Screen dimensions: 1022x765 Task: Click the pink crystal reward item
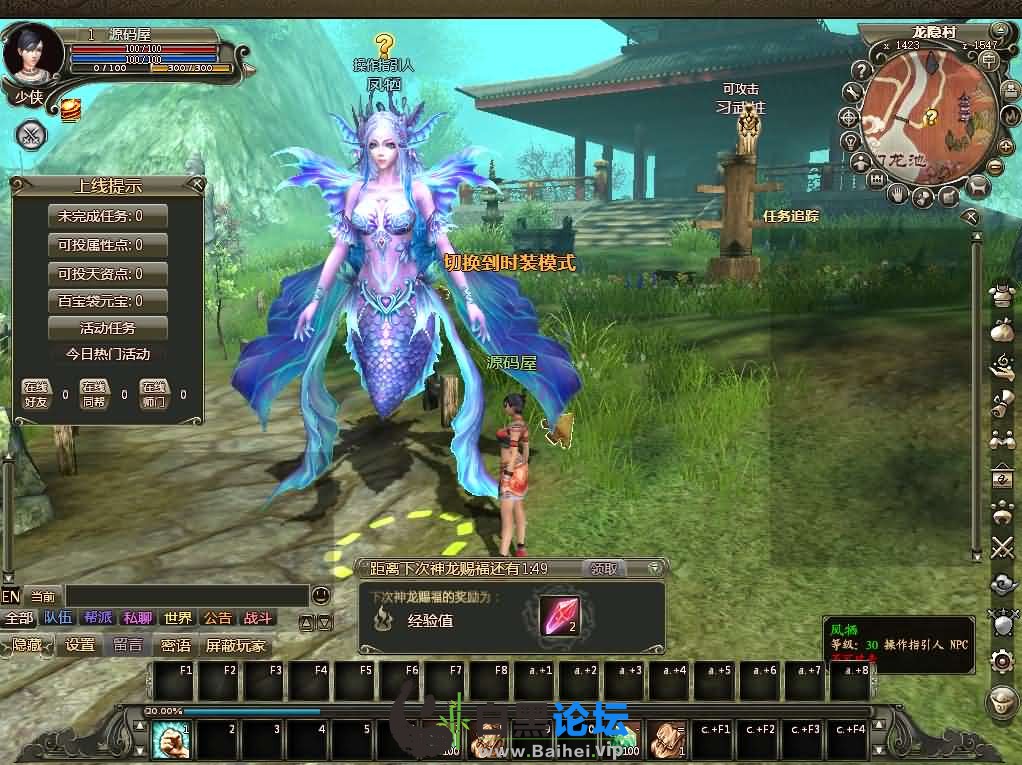pyautogui.click(x=559, y=616)
